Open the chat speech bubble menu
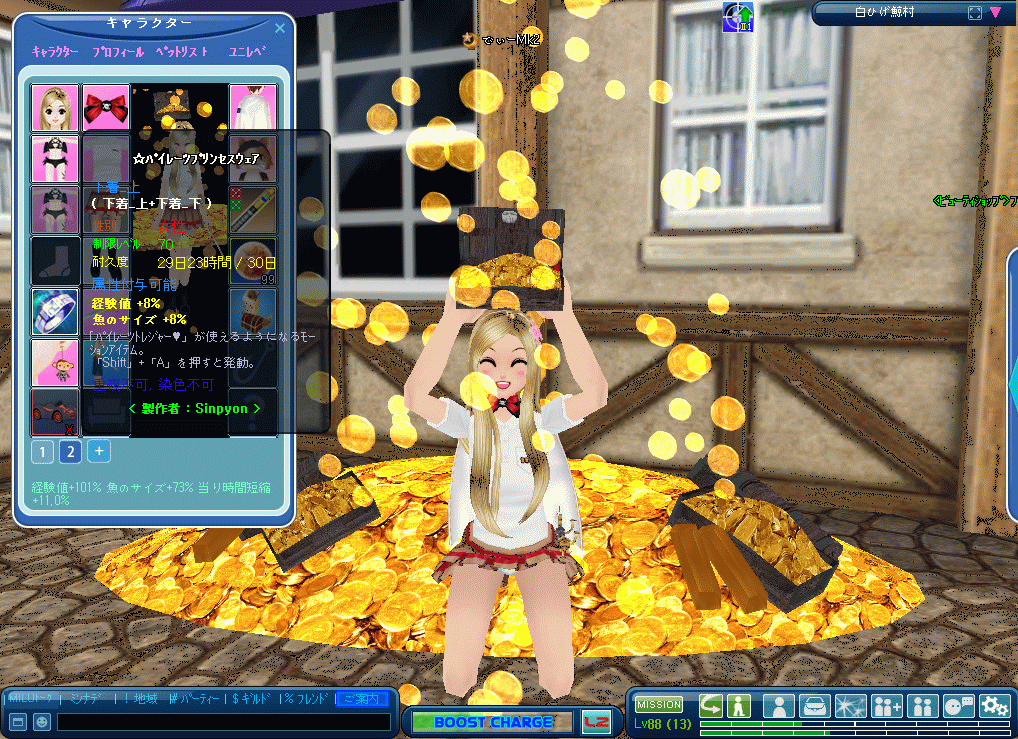Image resolution: width=1018 pixels, height=739 pixels. [958, 705]
